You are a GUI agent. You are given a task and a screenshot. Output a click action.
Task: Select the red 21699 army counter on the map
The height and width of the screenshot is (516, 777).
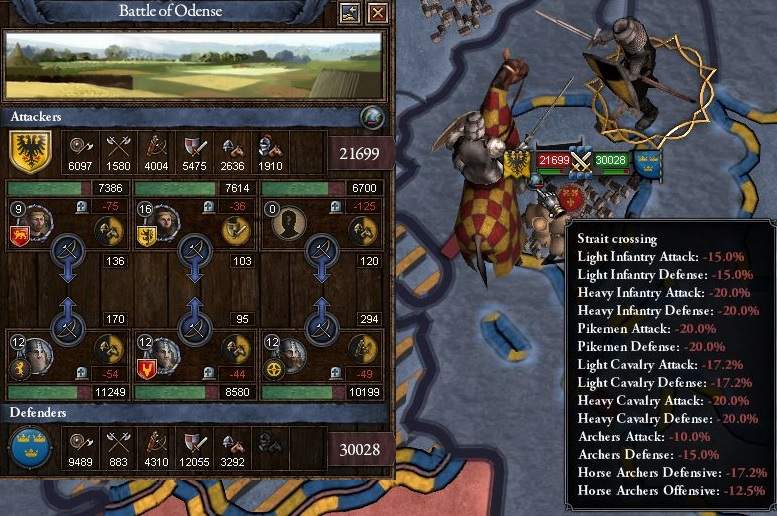553,160
